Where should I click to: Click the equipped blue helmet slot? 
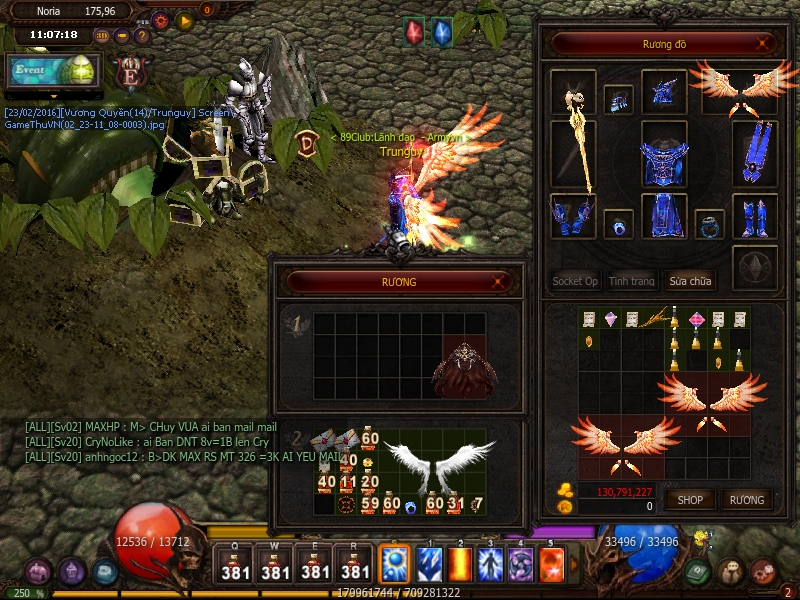pos(664,92)
